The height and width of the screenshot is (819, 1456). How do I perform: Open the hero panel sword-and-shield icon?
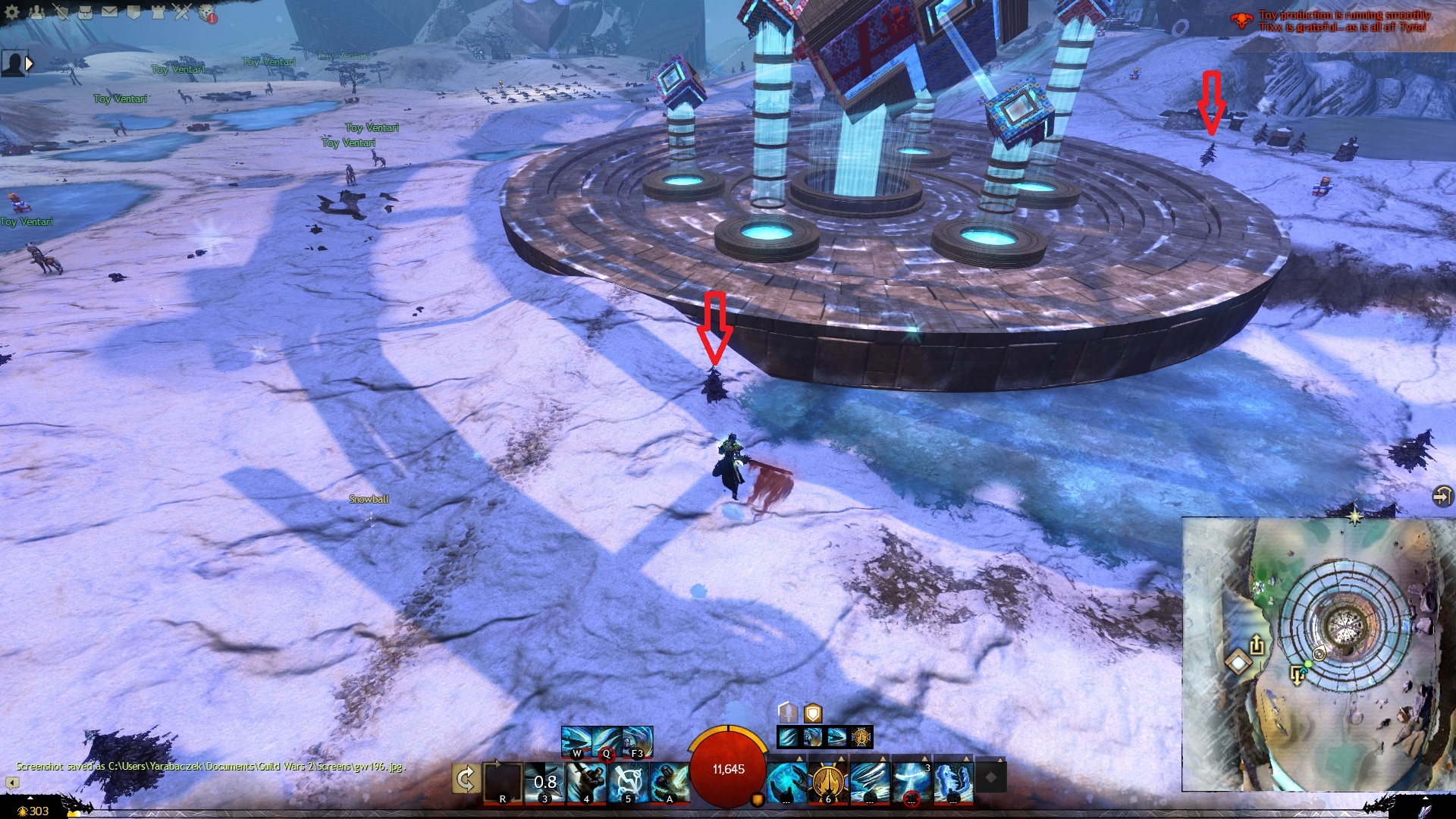point(61,11)
